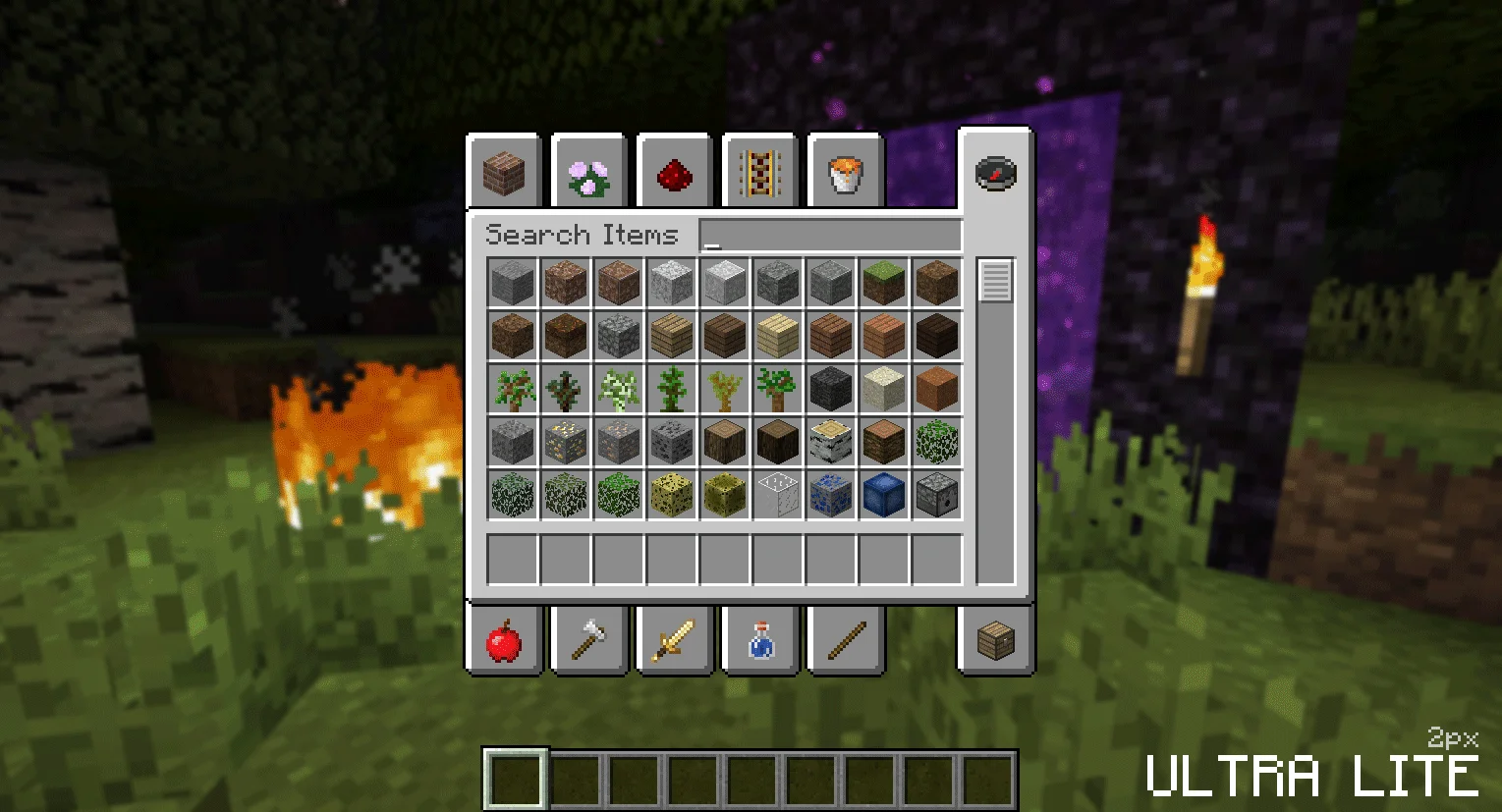Open the lava bucket Miscellaneous tab
This screenshot has width=1502, height=812.
[x=845, y=174]
